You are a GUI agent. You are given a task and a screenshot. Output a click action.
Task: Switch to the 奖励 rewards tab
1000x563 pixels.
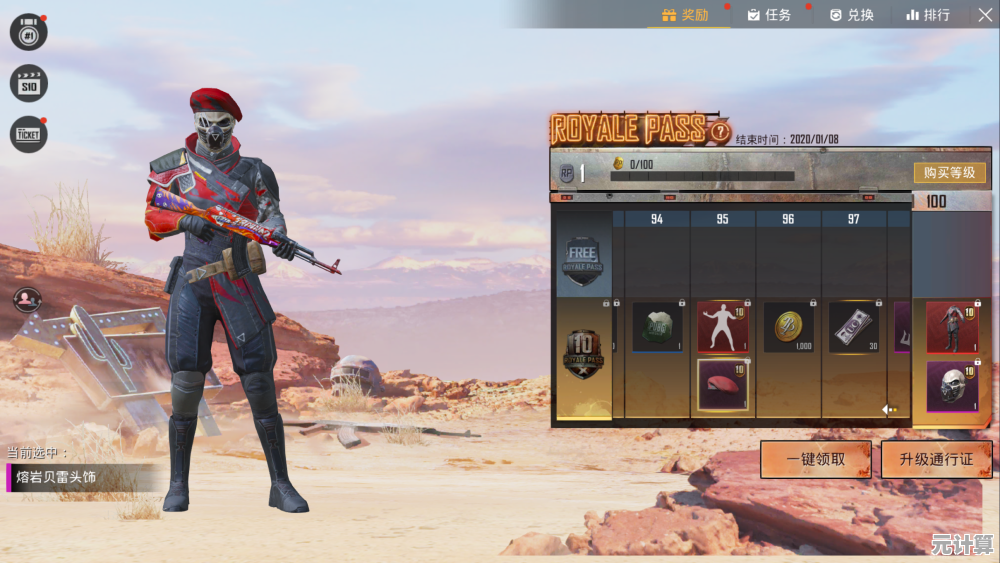coord(685,15)
